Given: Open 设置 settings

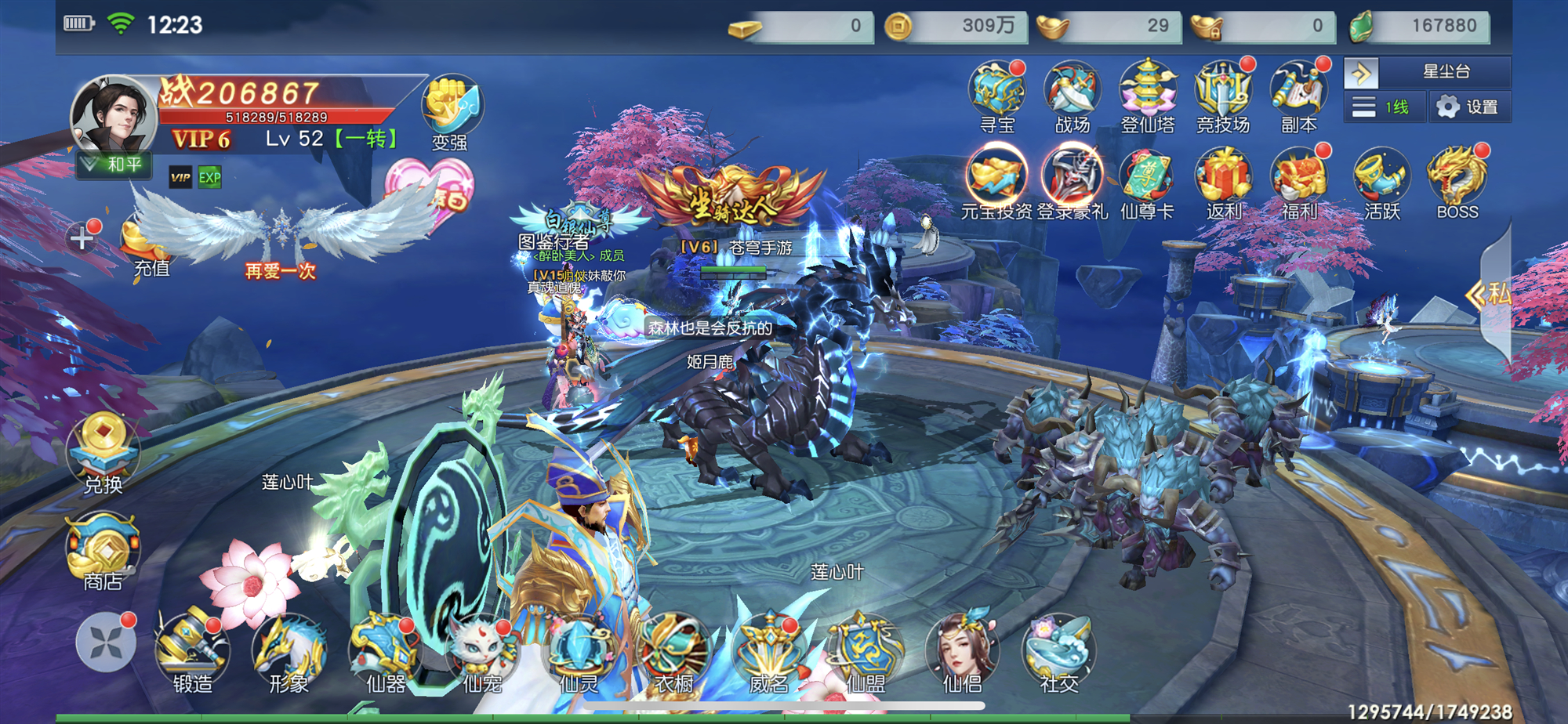Looking at the screenshot, I should pyautogui.click(x=1469, y=107).
